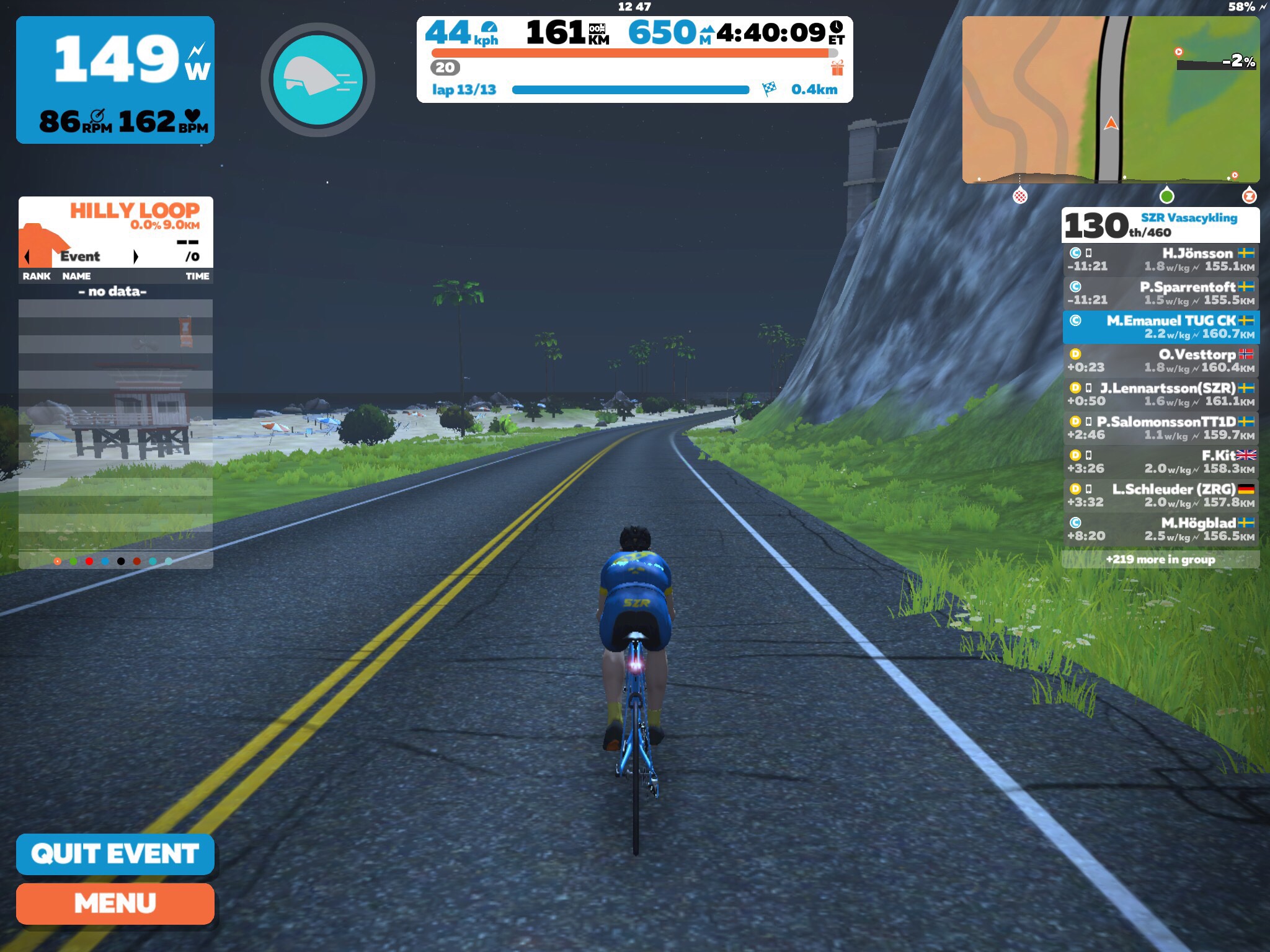Screen dimensions: 1270x952
Task: Quit the current event
Action: coord(115,853)
